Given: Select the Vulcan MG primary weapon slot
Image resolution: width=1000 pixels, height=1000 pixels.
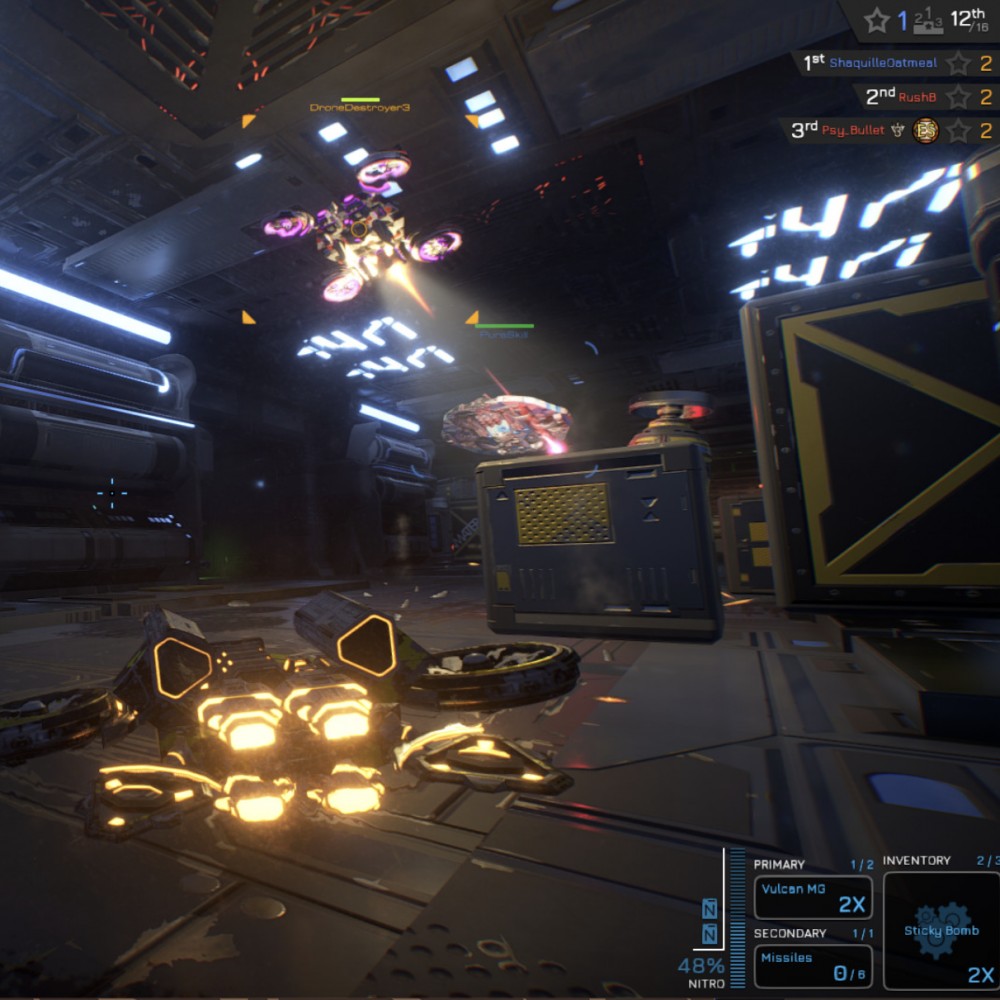Looking at the screenshot, I should click(812, 897).
